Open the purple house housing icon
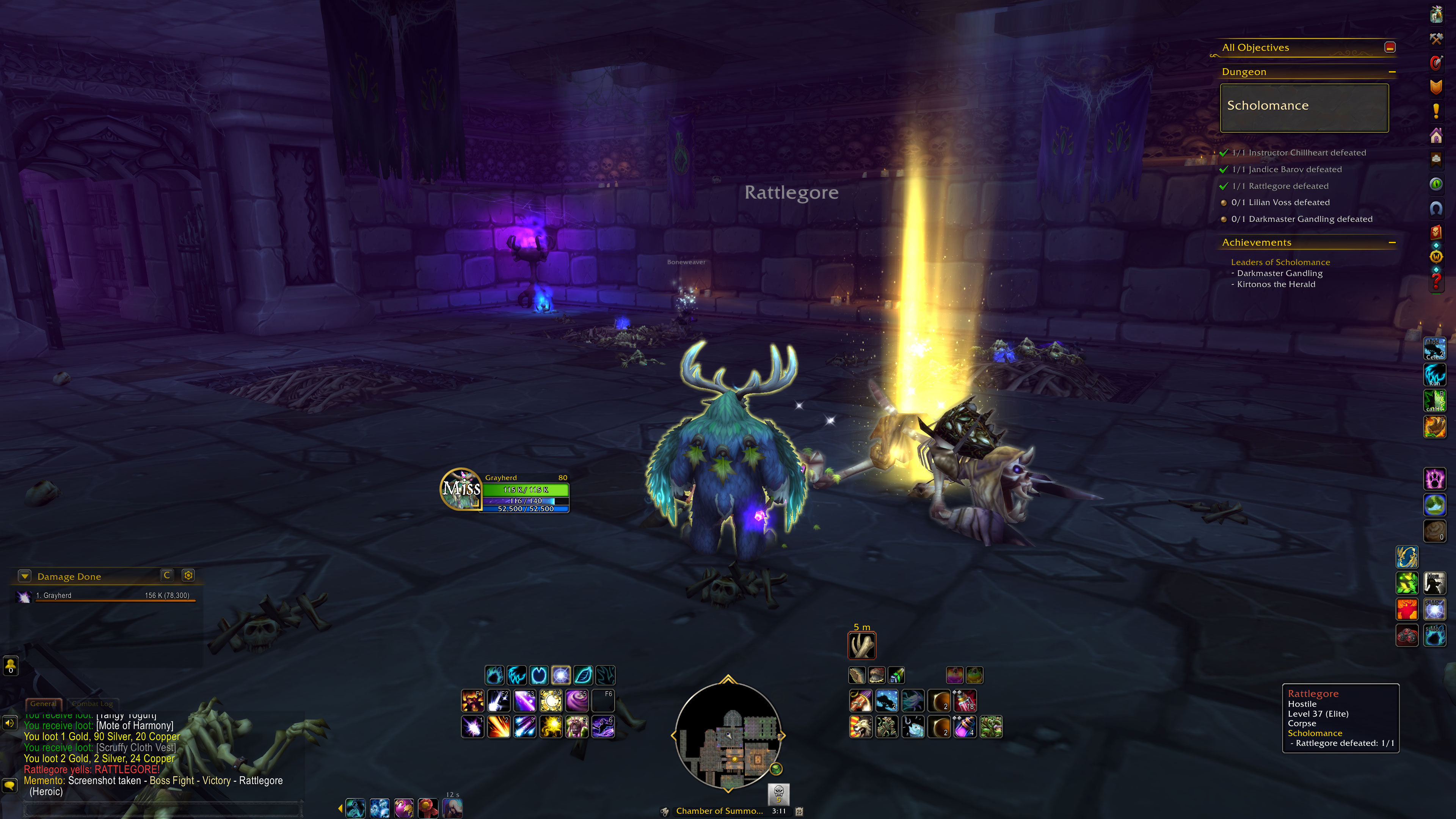 click(1436, 136)
